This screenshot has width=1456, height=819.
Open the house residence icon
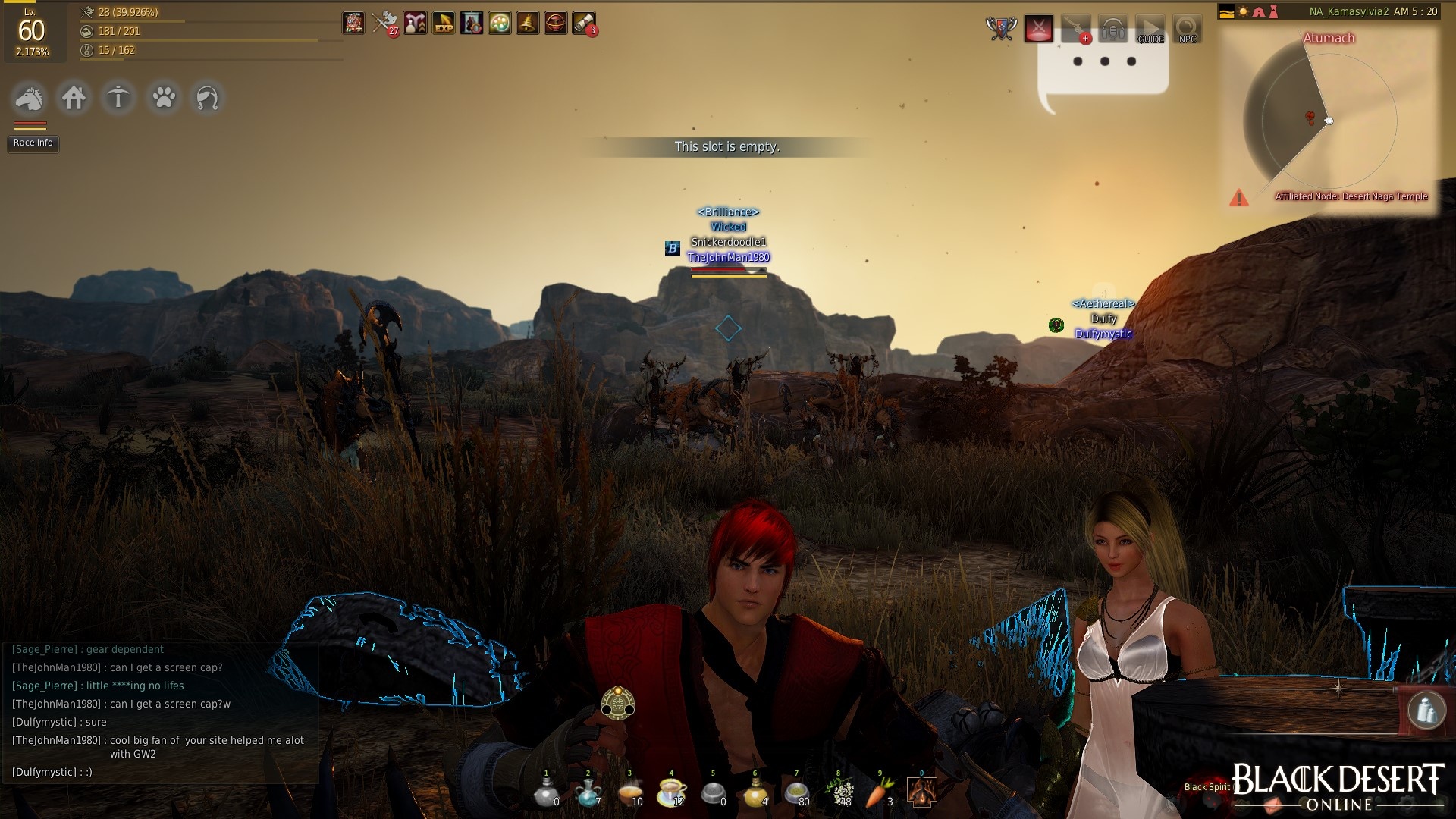point(74,98)
